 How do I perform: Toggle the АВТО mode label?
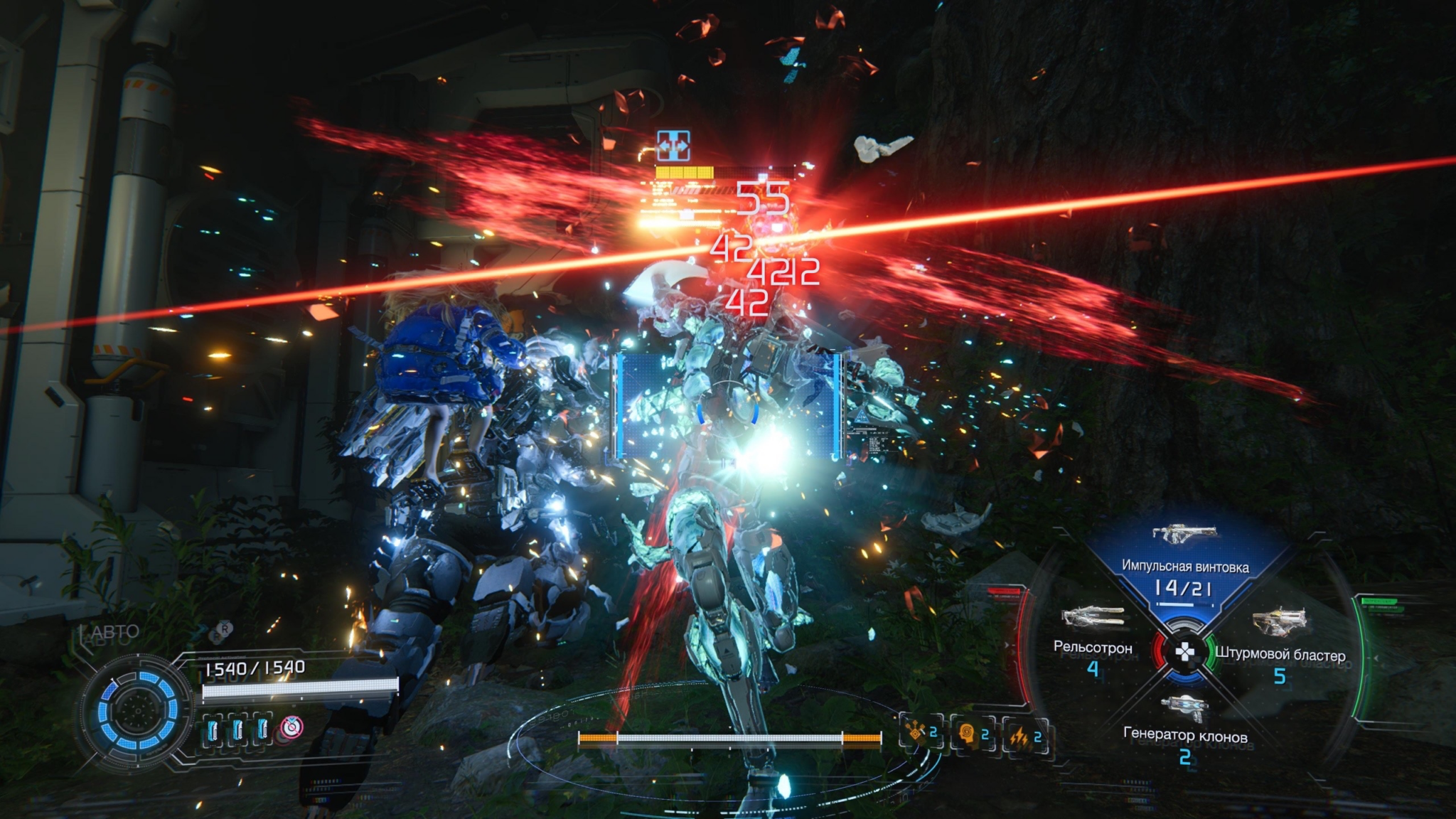112,631
